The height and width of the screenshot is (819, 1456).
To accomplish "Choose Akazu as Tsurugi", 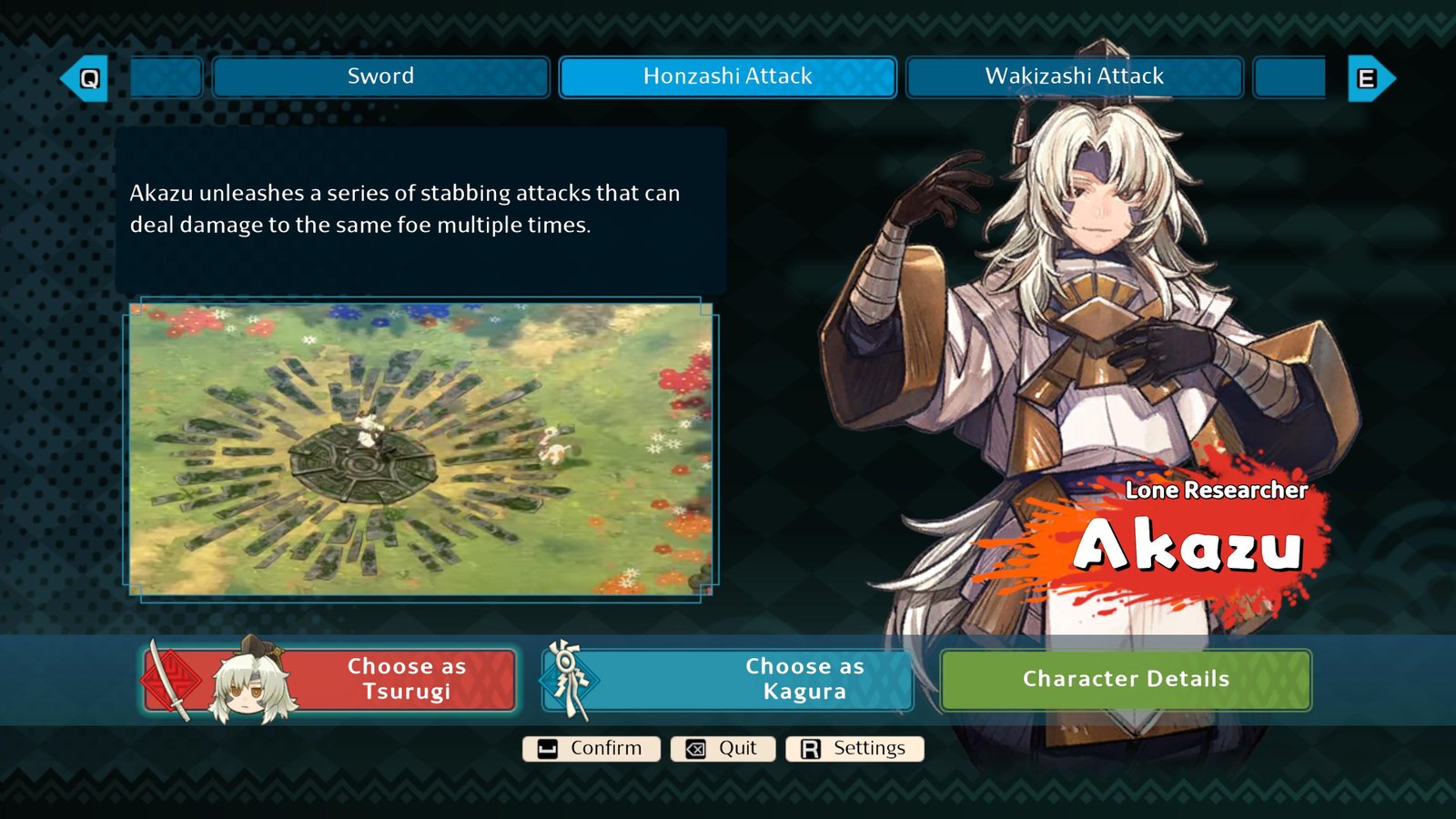I will (x=330, y=680).
